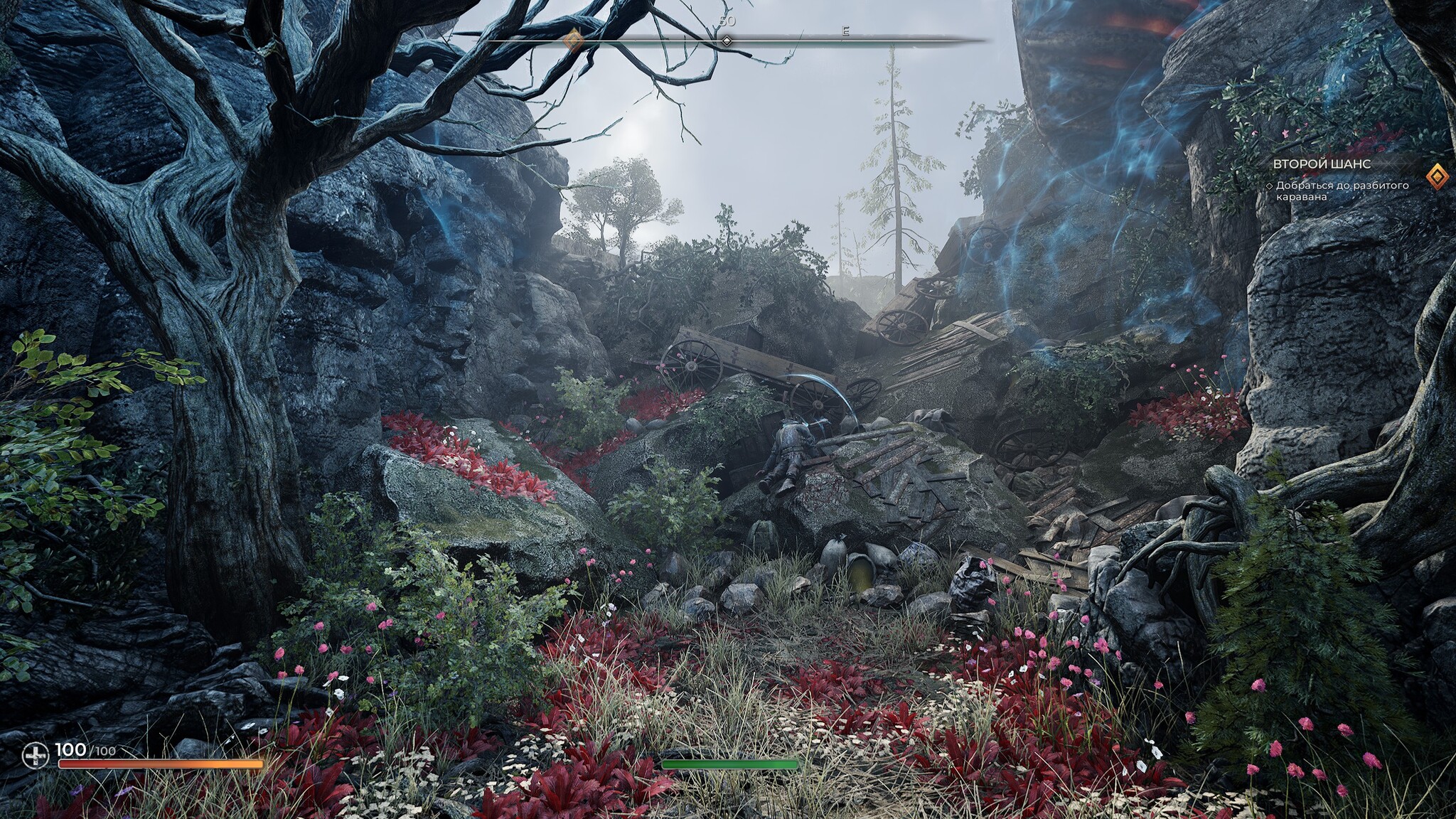
Task: Select the objective "Добраться до разбитого каравана"
Action: coord(1342,191)
